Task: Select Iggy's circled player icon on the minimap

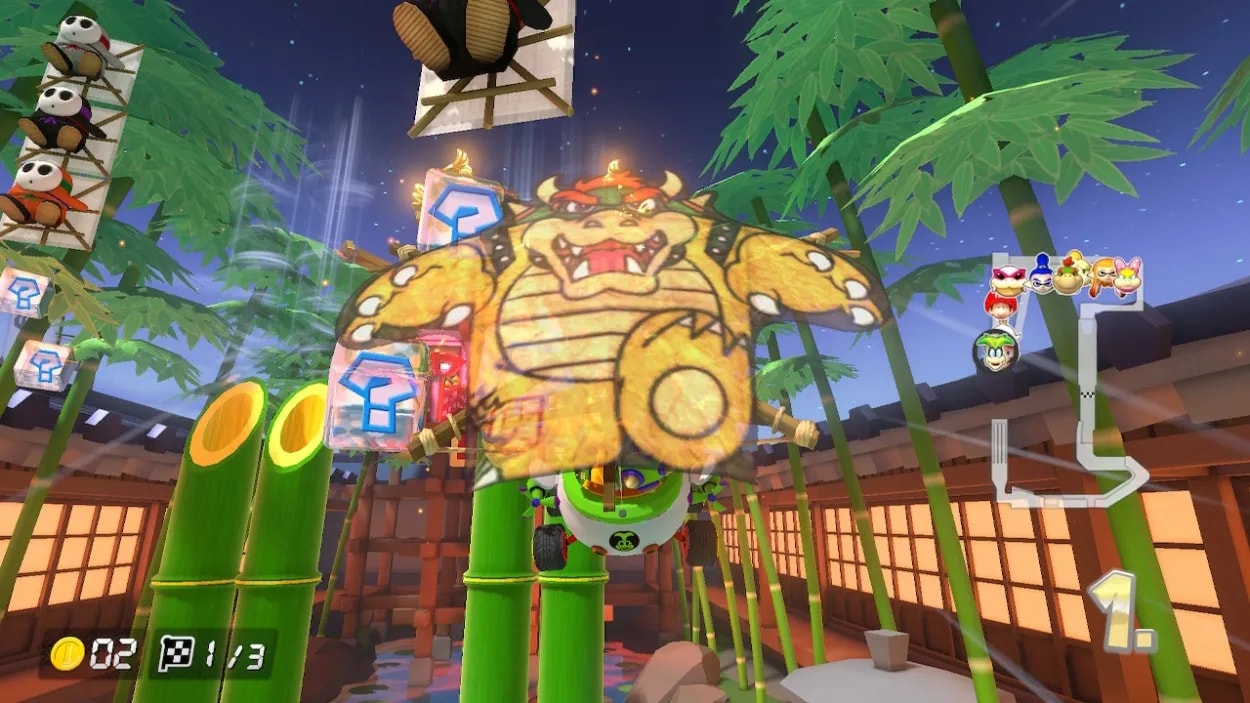Action: (996, 350)
